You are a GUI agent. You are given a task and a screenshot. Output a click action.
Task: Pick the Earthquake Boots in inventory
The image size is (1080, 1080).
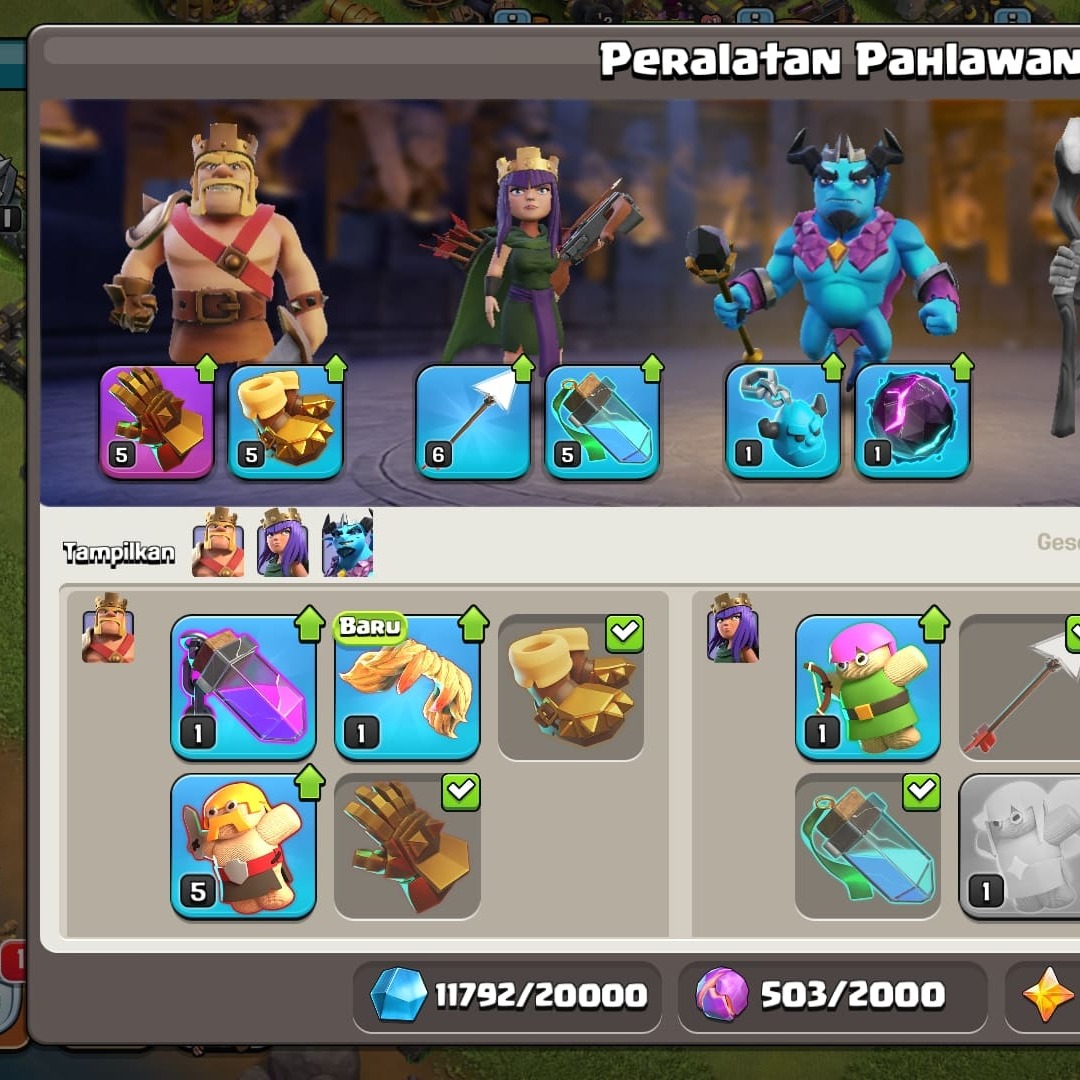click(570, 688)
